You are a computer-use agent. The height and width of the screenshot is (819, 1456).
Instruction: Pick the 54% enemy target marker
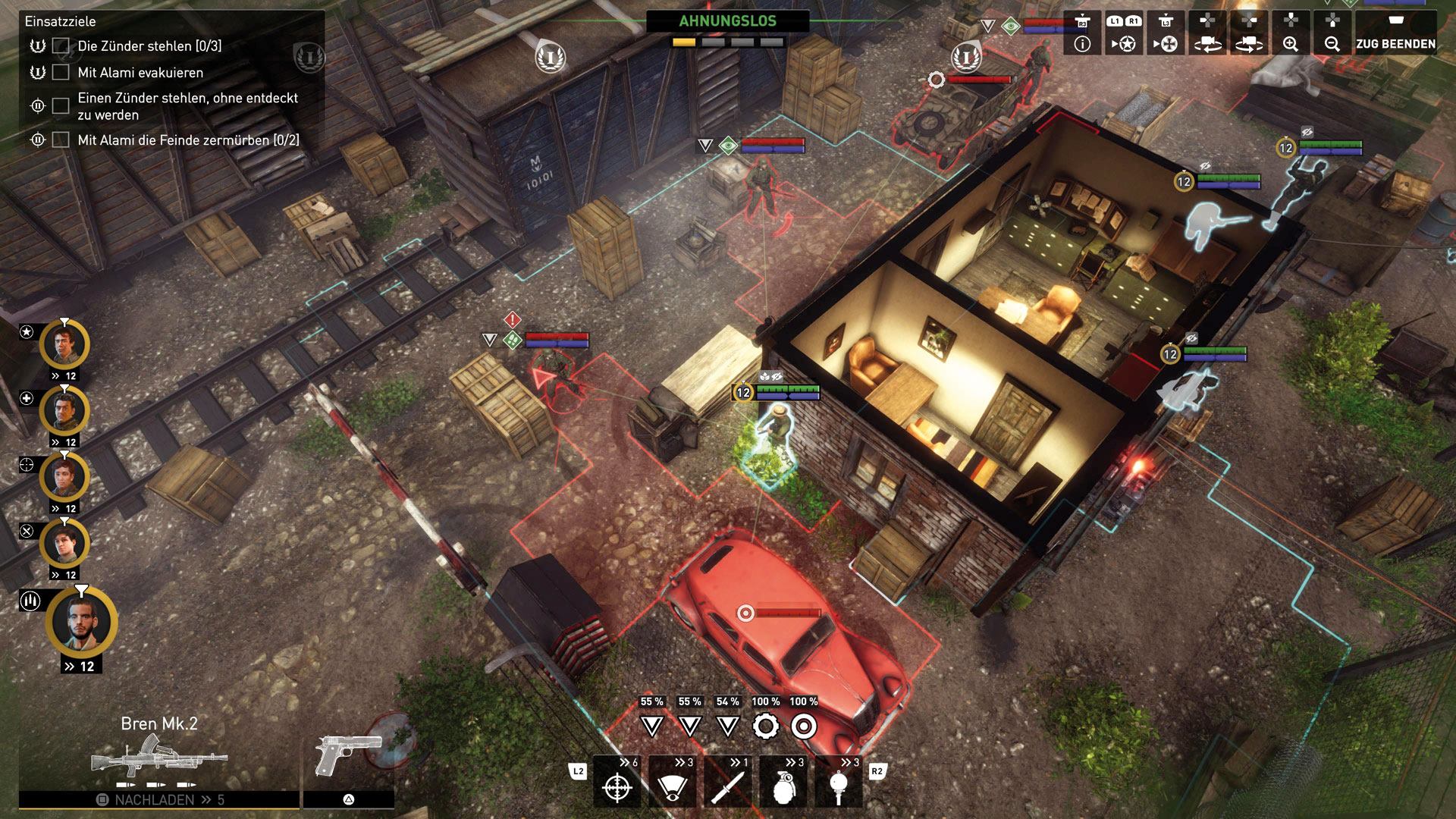[728, 726]
